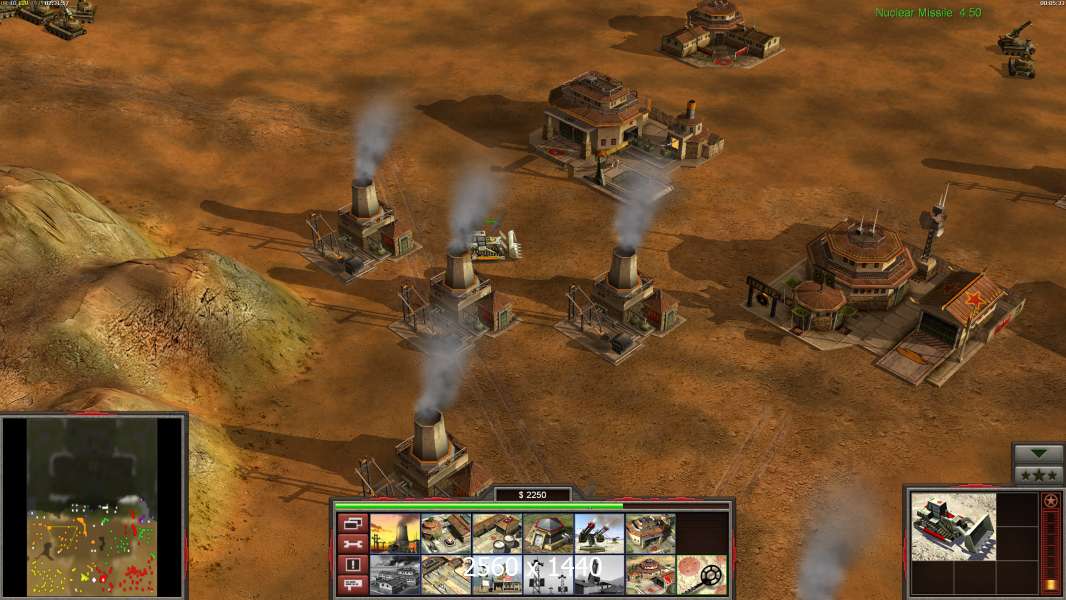Select the Gattling Cannon defense icon
1066x600 pixels.
tap(599, 534)
